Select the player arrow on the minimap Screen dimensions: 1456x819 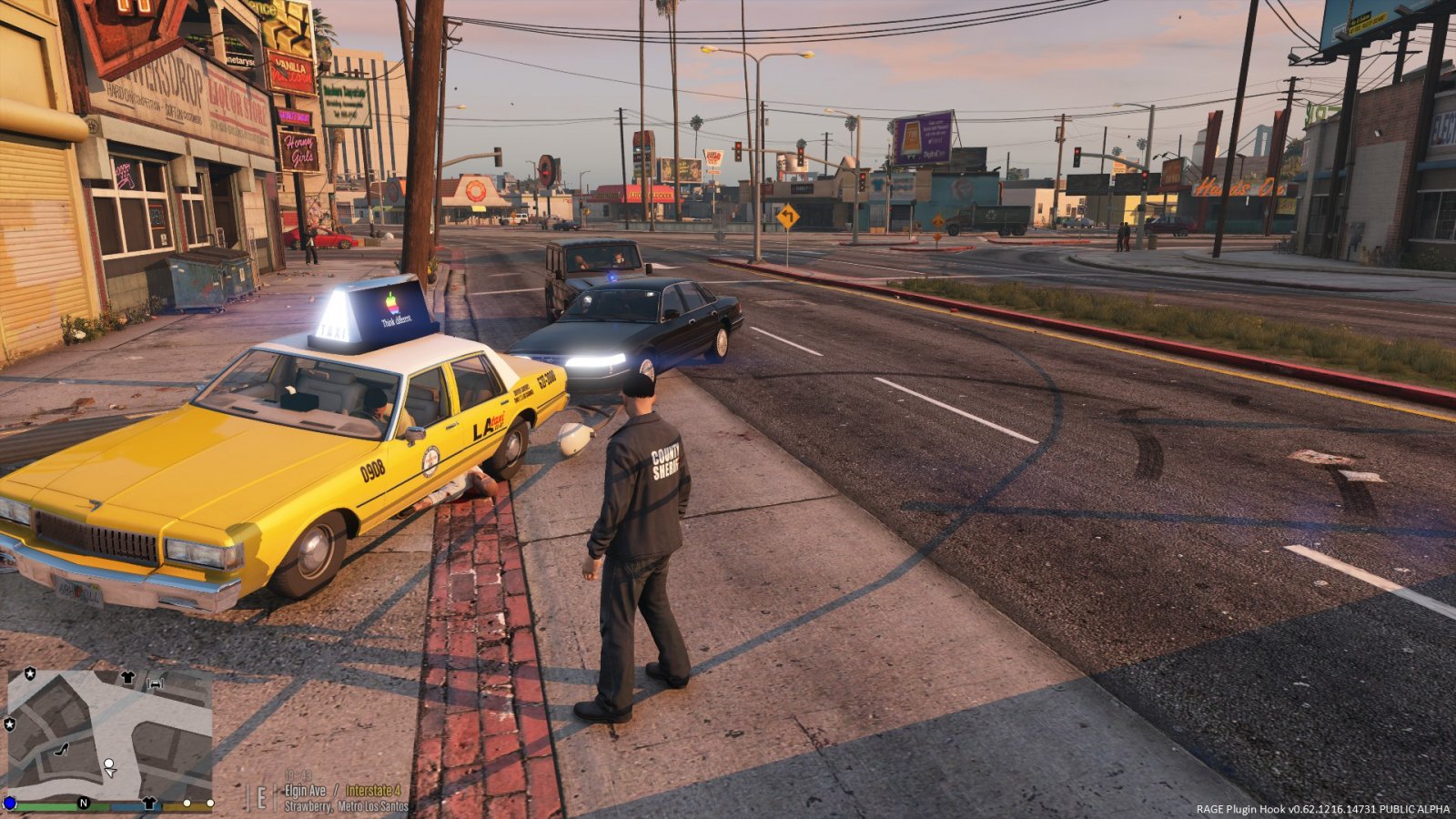click(110, 770)
